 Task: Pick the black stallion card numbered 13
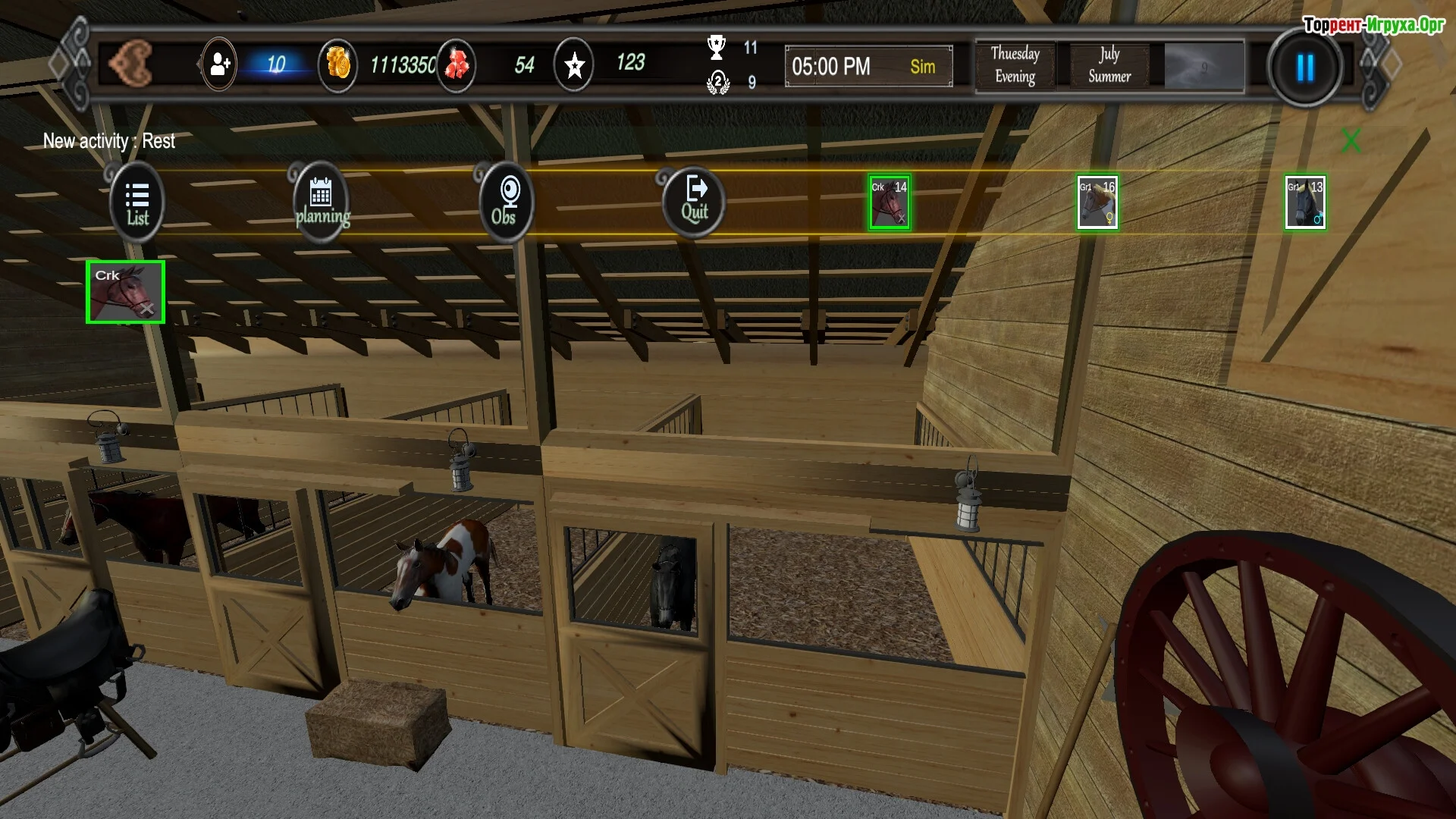point(1305,202)
